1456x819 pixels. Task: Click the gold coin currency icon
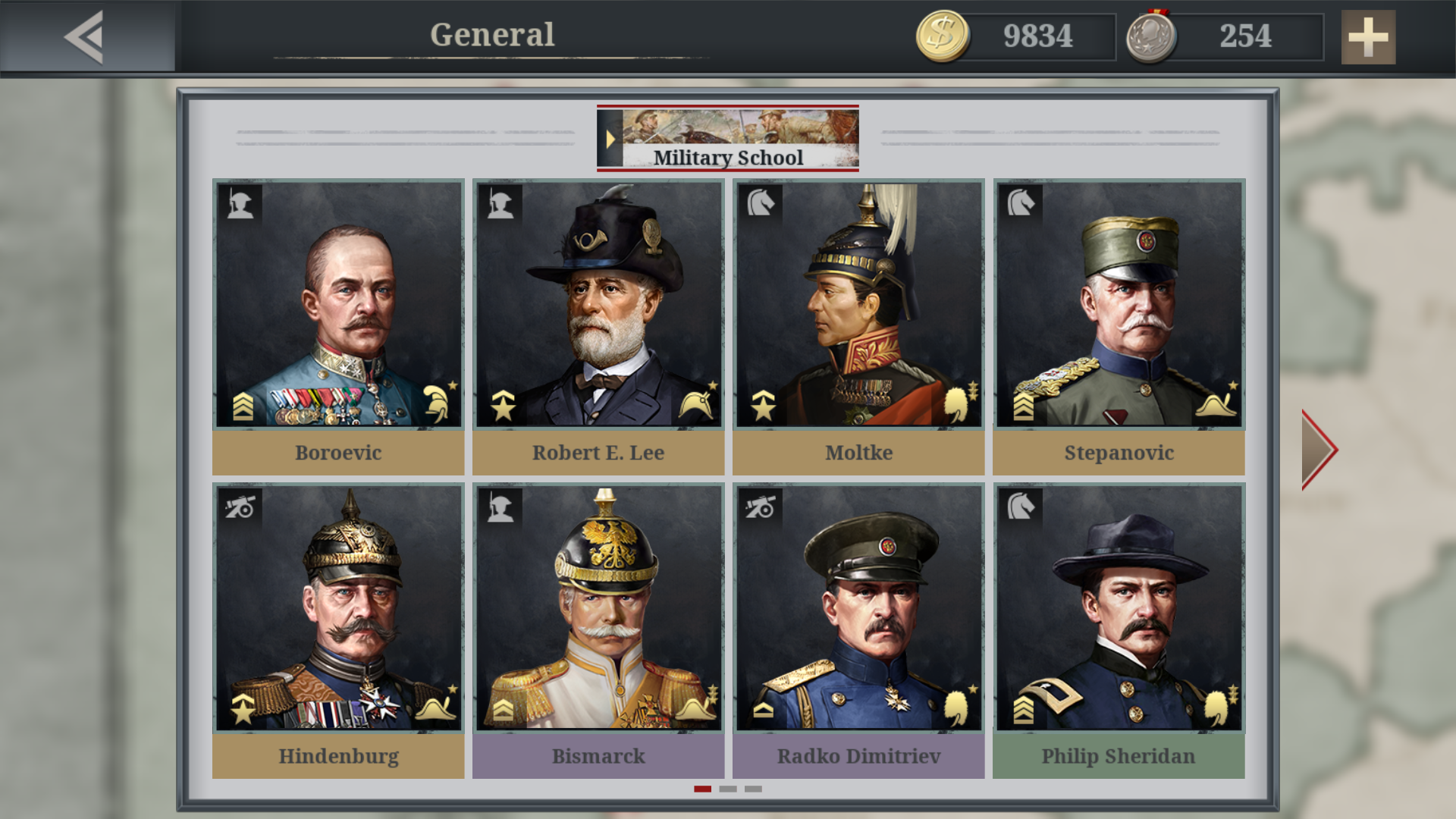pos(943,34)
